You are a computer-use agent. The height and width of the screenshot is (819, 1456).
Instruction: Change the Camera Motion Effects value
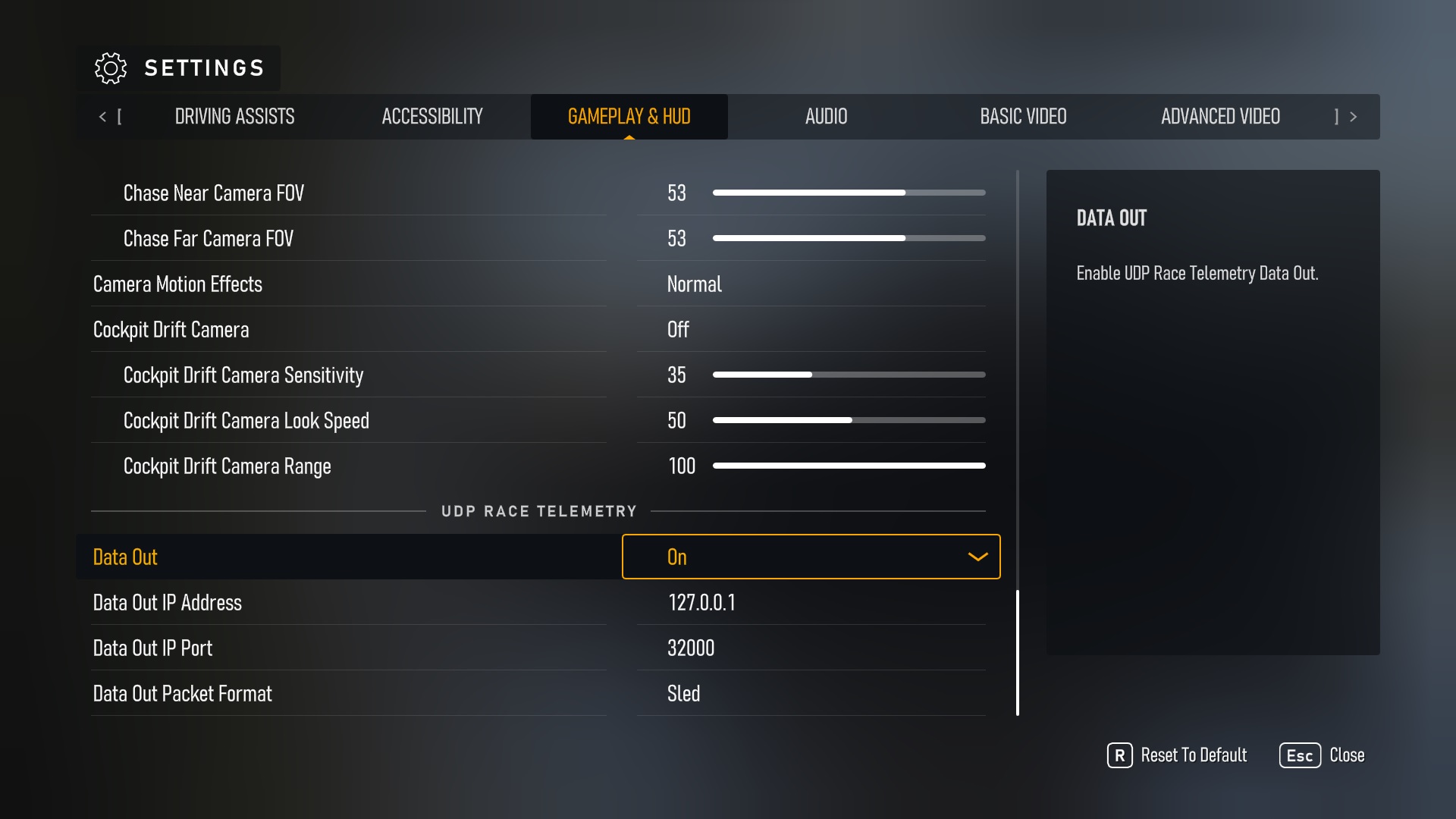point(811,284)
